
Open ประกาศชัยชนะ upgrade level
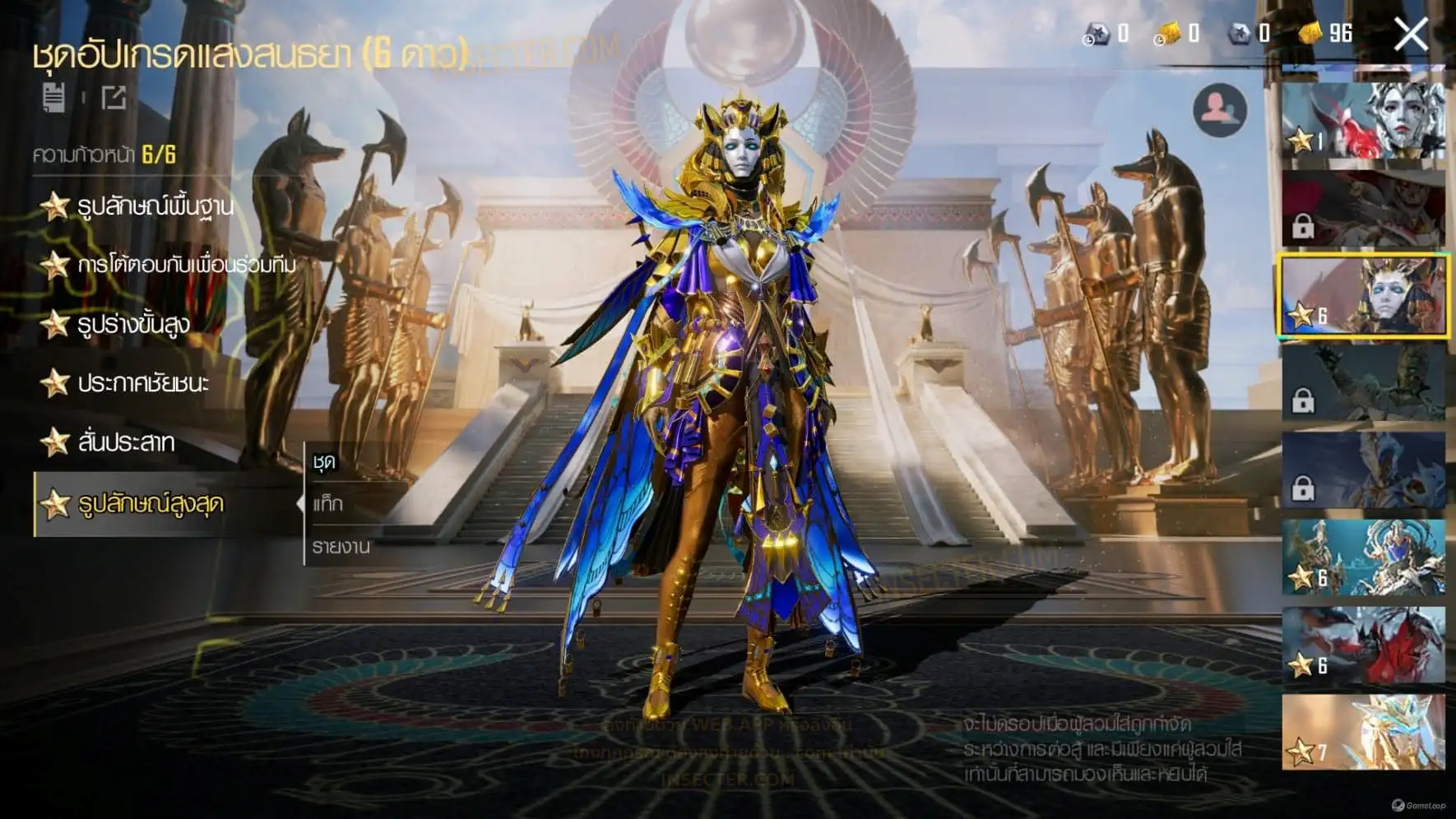143,383
